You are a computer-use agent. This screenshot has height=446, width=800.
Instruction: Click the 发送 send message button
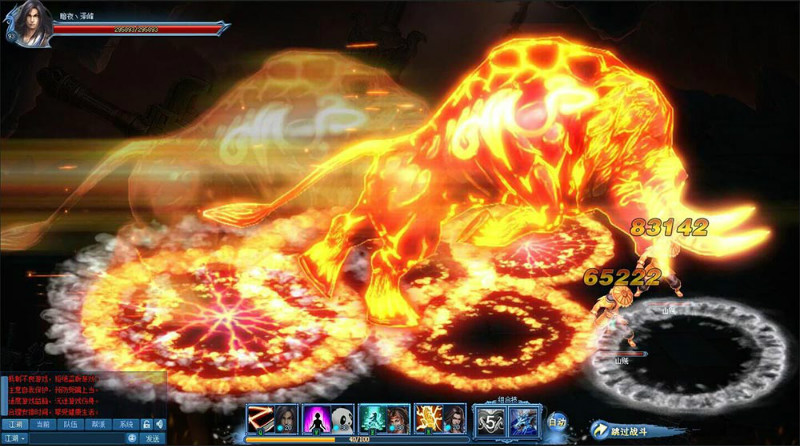[153, 438]
